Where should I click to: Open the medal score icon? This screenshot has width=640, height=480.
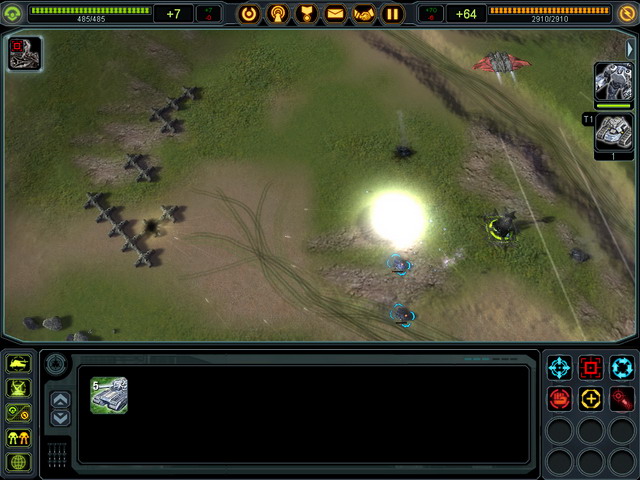307,14
